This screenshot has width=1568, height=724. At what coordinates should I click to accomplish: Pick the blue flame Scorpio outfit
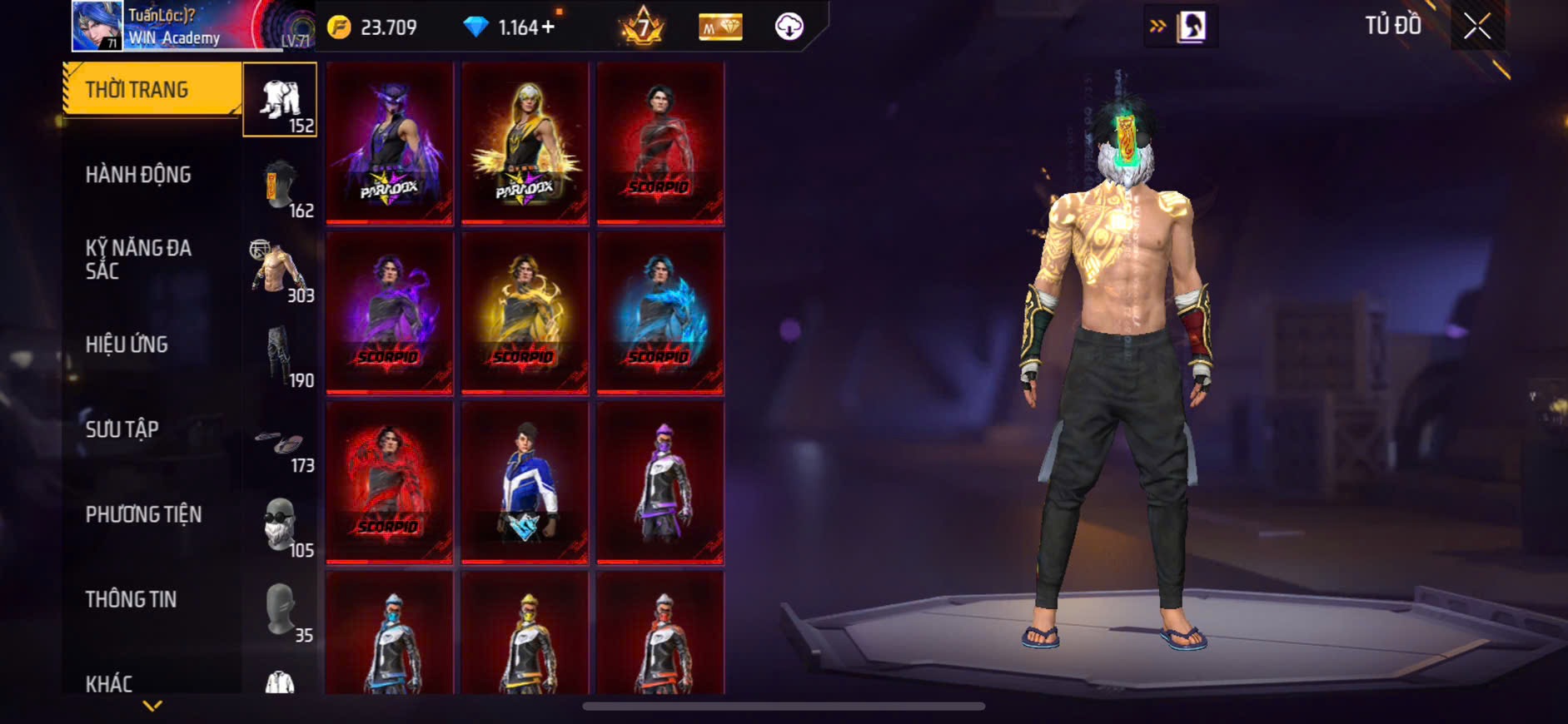coord(660,312)
